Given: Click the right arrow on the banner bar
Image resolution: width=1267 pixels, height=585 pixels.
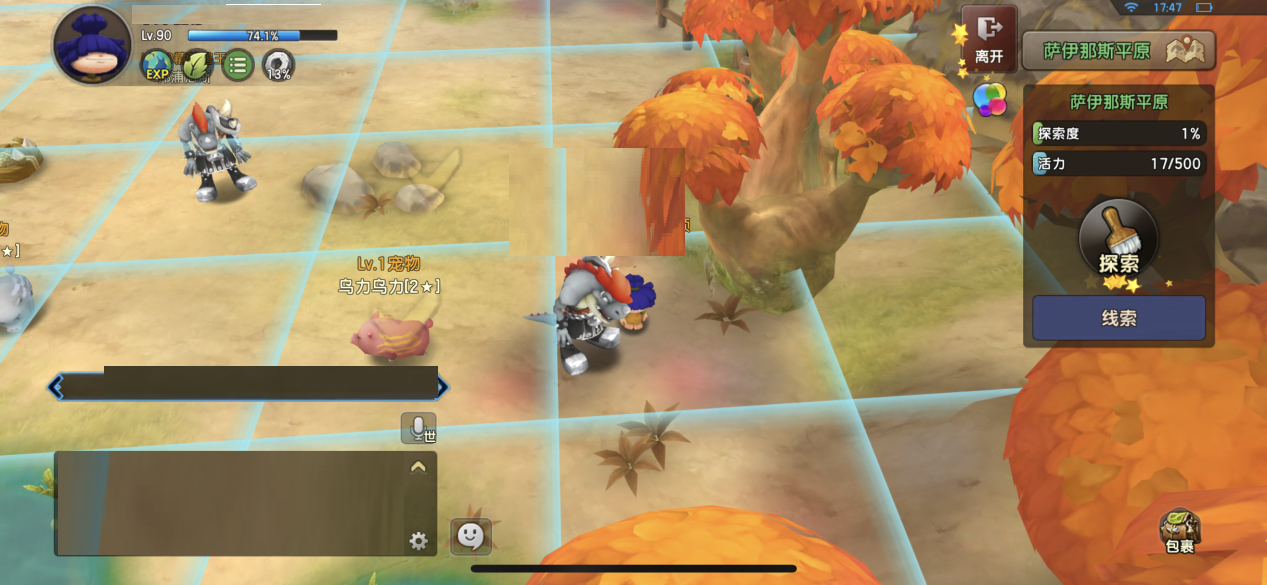Looking at the screenshot, I should tap(442, 387).
